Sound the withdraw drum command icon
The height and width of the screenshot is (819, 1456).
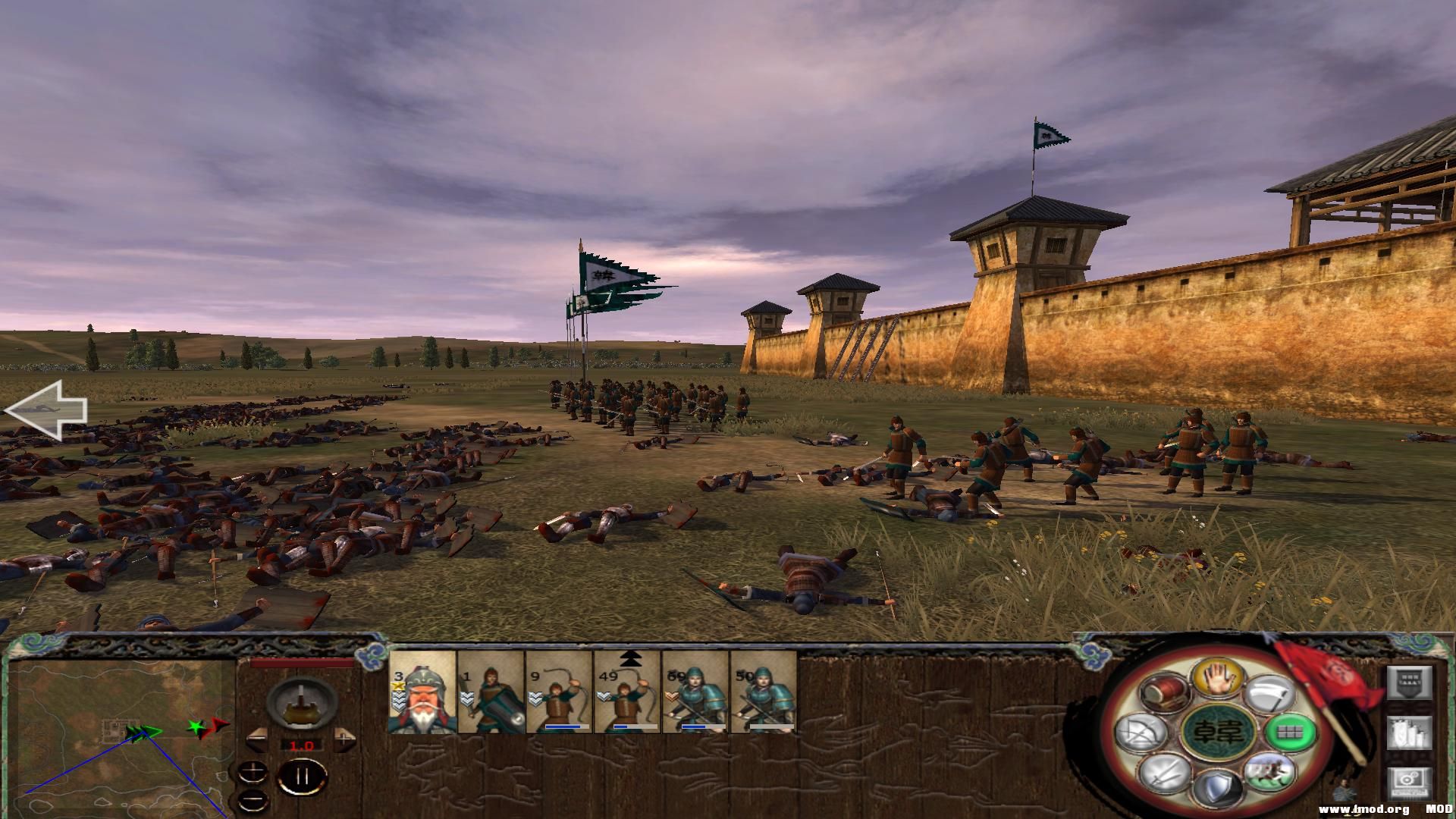(x=1165, y=692)
